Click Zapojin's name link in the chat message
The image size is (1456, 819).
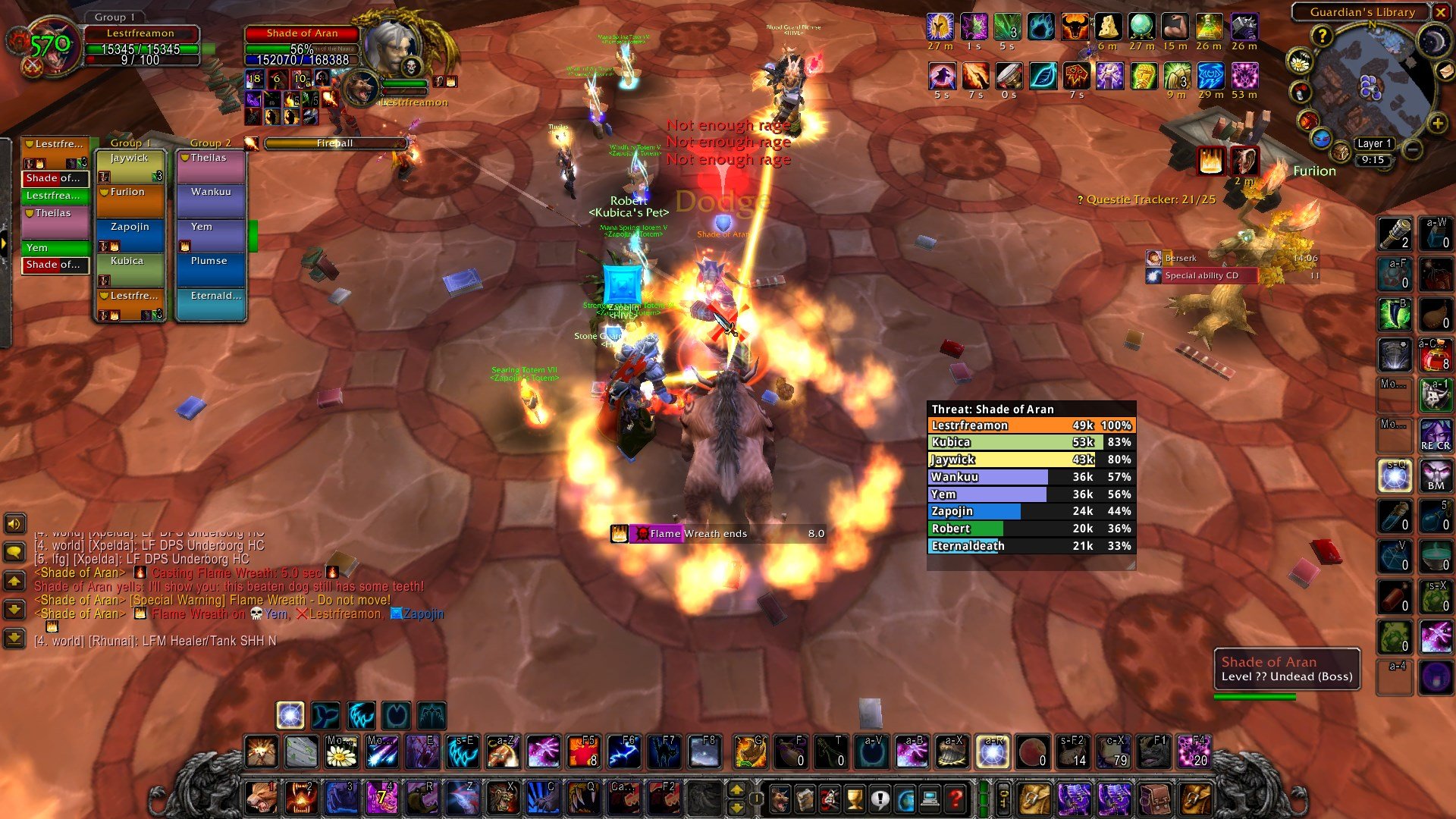click(x=423, y=613)
